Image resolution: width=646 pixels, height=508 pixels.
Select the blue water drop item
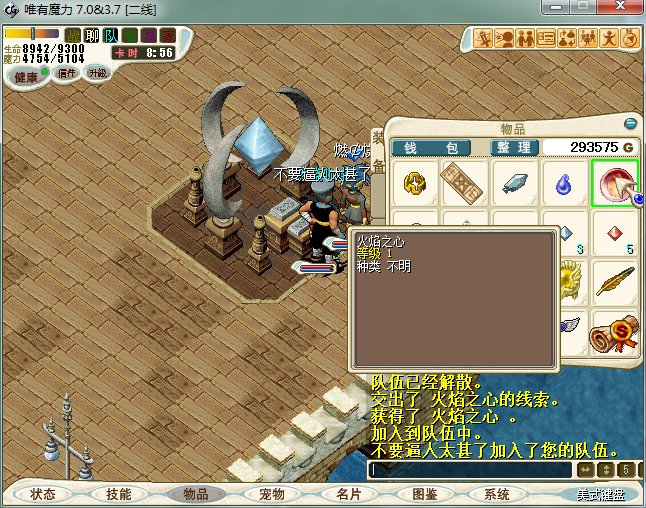(565, 183)
